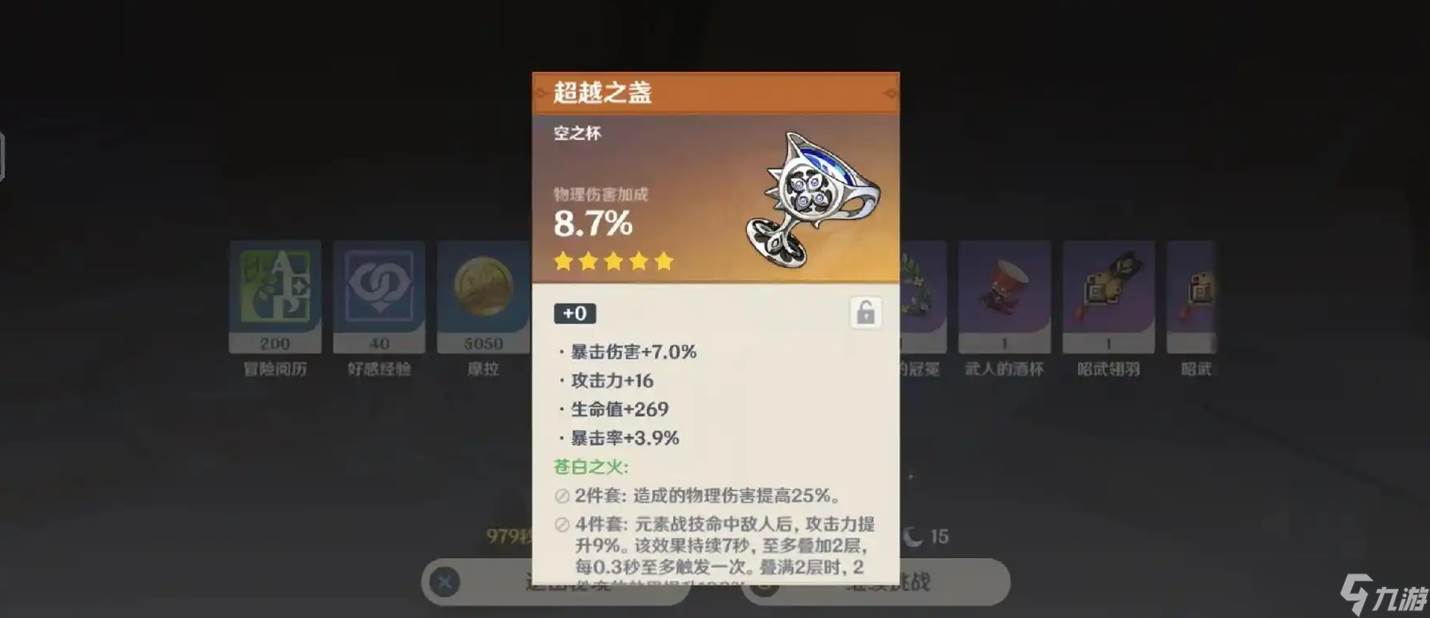Viewport: 1430px width, 618px height.
Task: Select the 冒险阅历 reward tile
Action: tap(275, 297)
